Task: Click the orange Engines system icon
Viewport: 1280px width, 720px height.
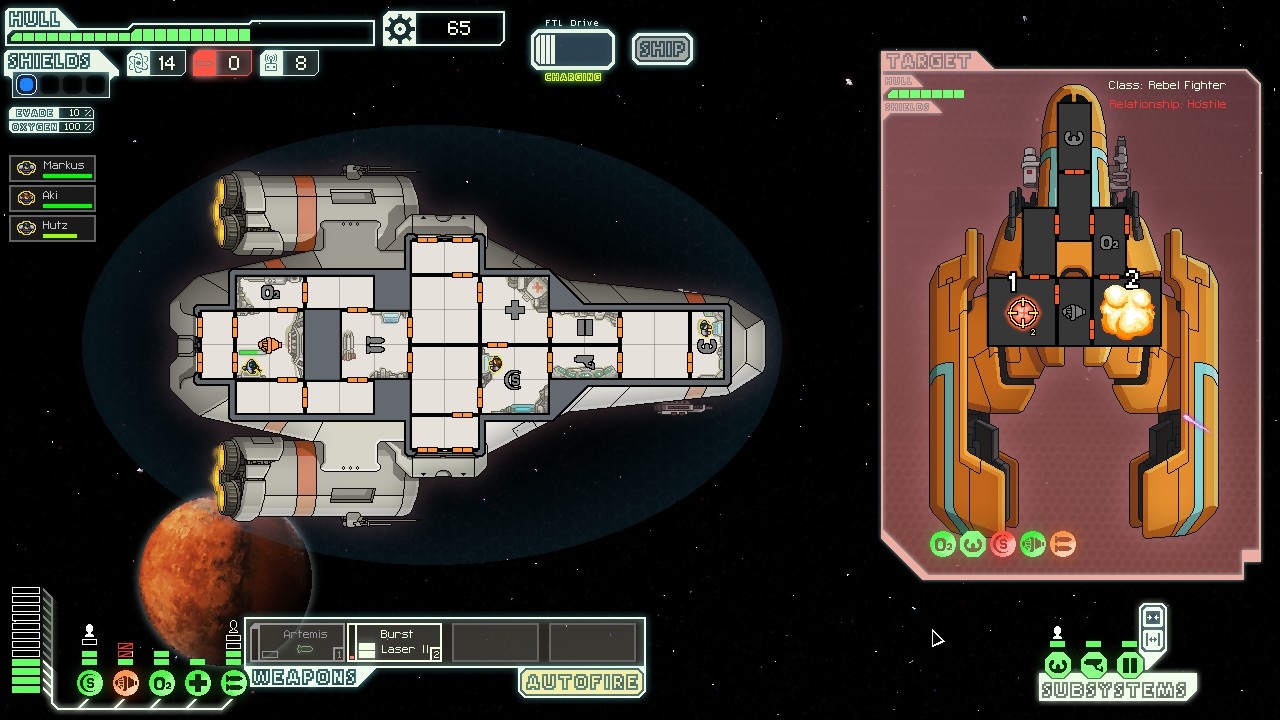Action: (126, 683)
